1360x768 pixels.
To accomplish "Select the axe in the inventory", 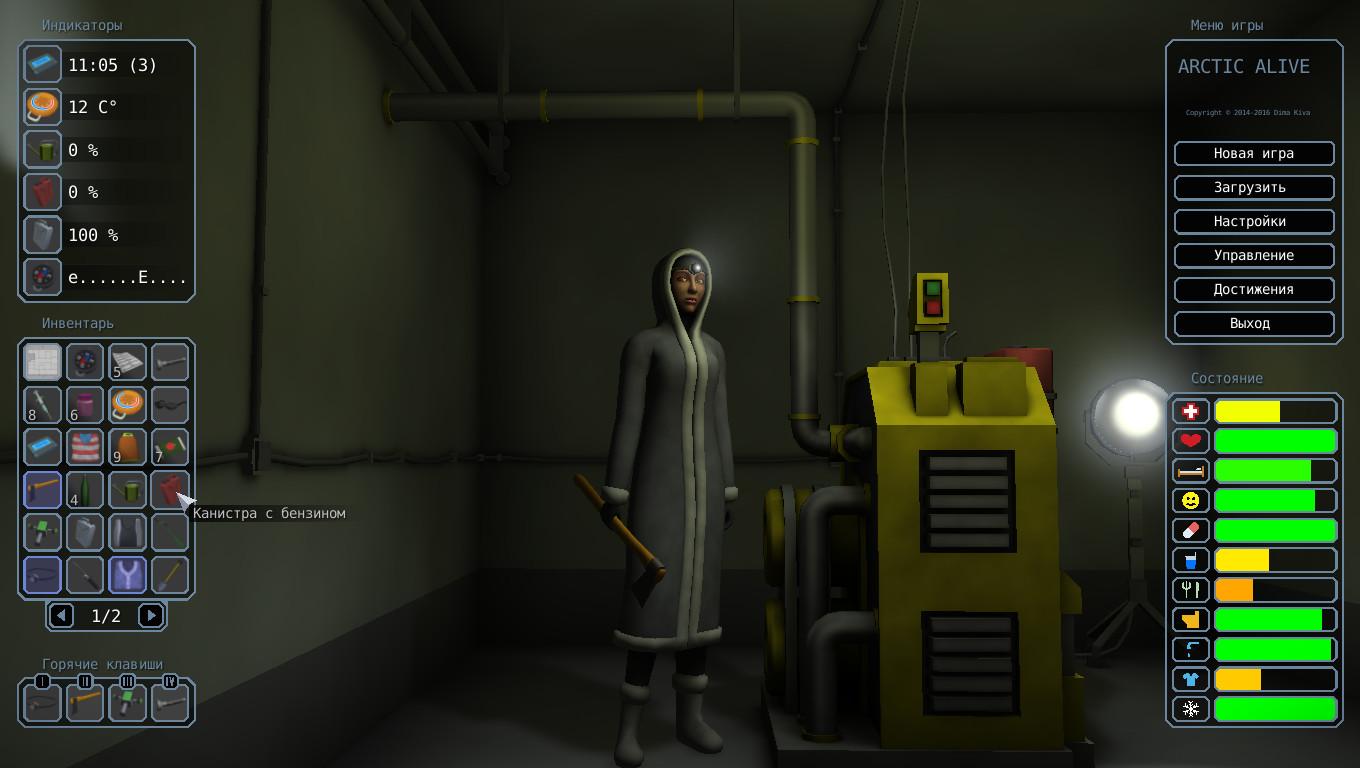I will 42,490.
